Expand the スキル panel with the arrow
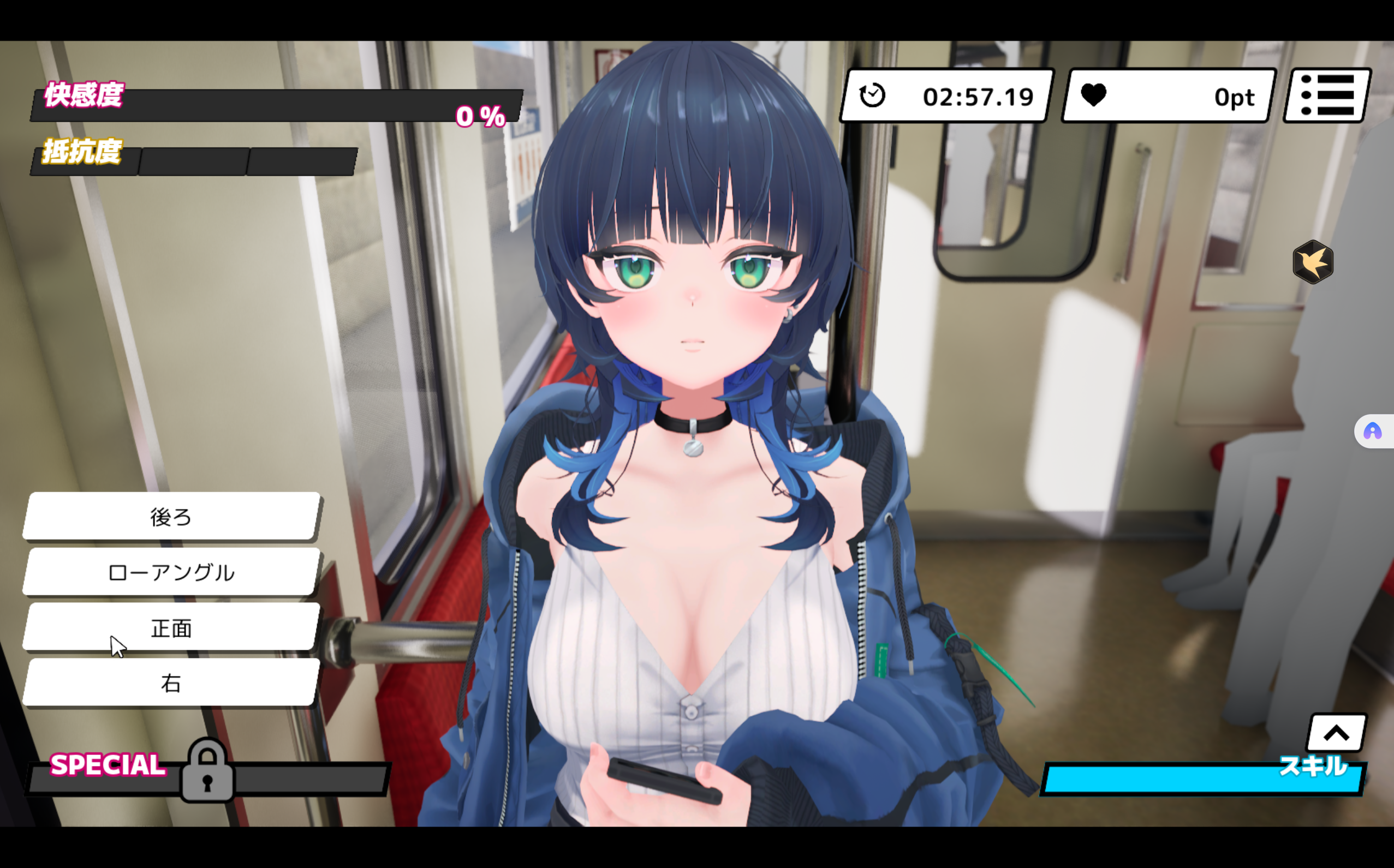Screen dimensions: 1394x868 1337,733
